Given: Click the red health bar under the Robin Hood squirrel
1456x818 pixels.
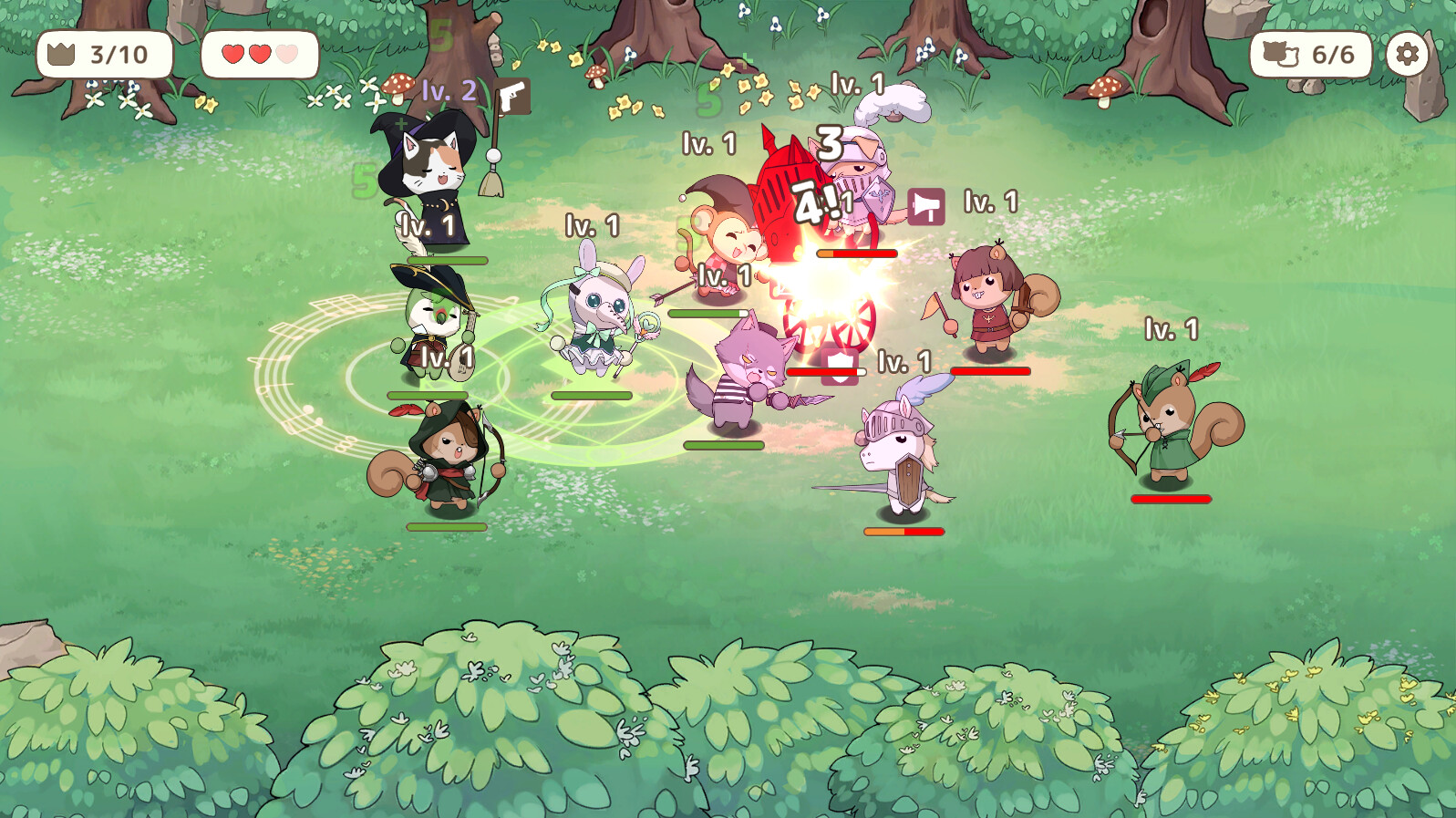Looking at the screenshot, I should tap(1172, 500).
